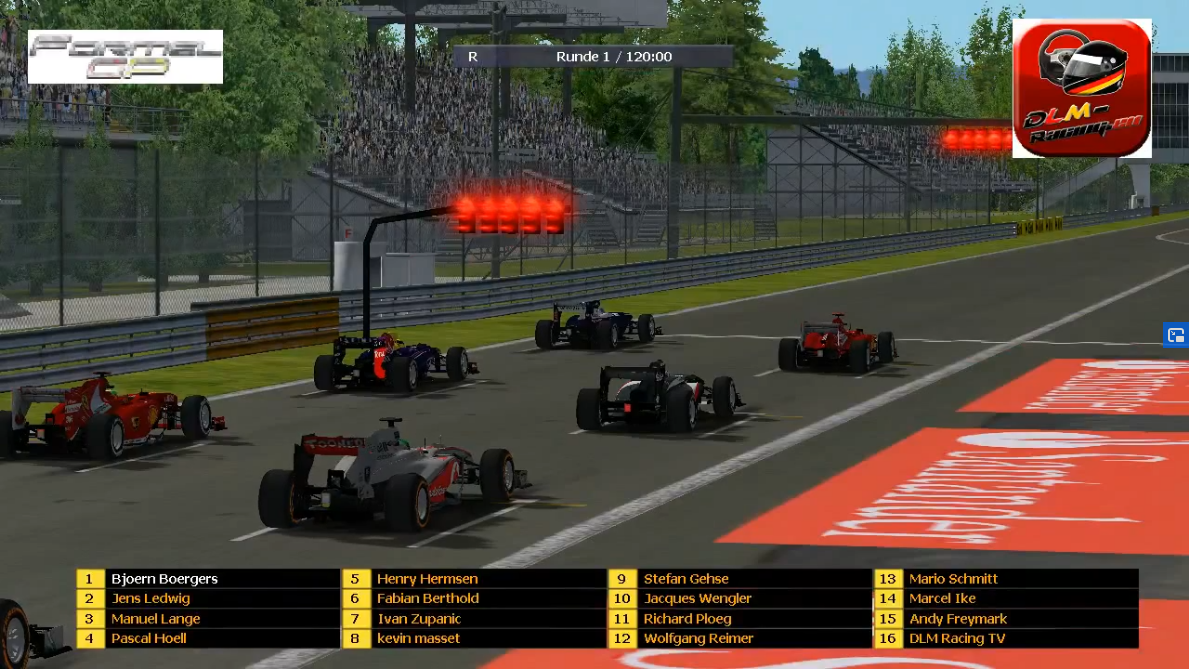
Task: Choose Jacques Wengler in the standings
Action: coord(697,599)
